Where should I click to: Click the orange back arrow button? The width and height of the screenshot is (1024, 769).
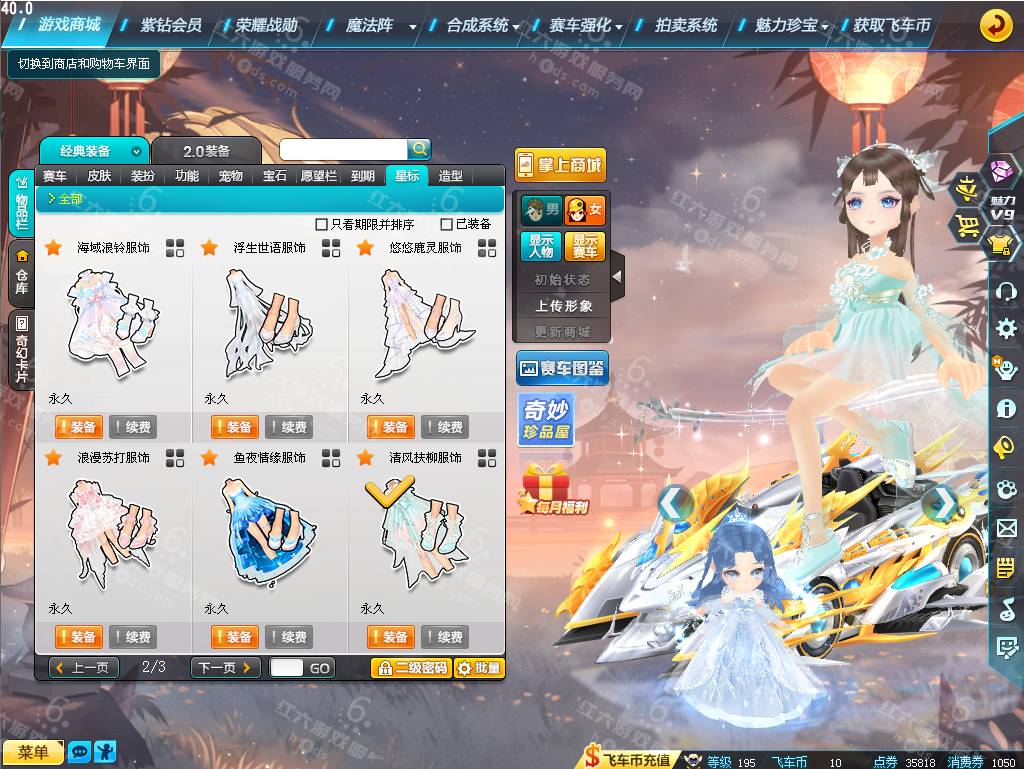click(995, 25)
